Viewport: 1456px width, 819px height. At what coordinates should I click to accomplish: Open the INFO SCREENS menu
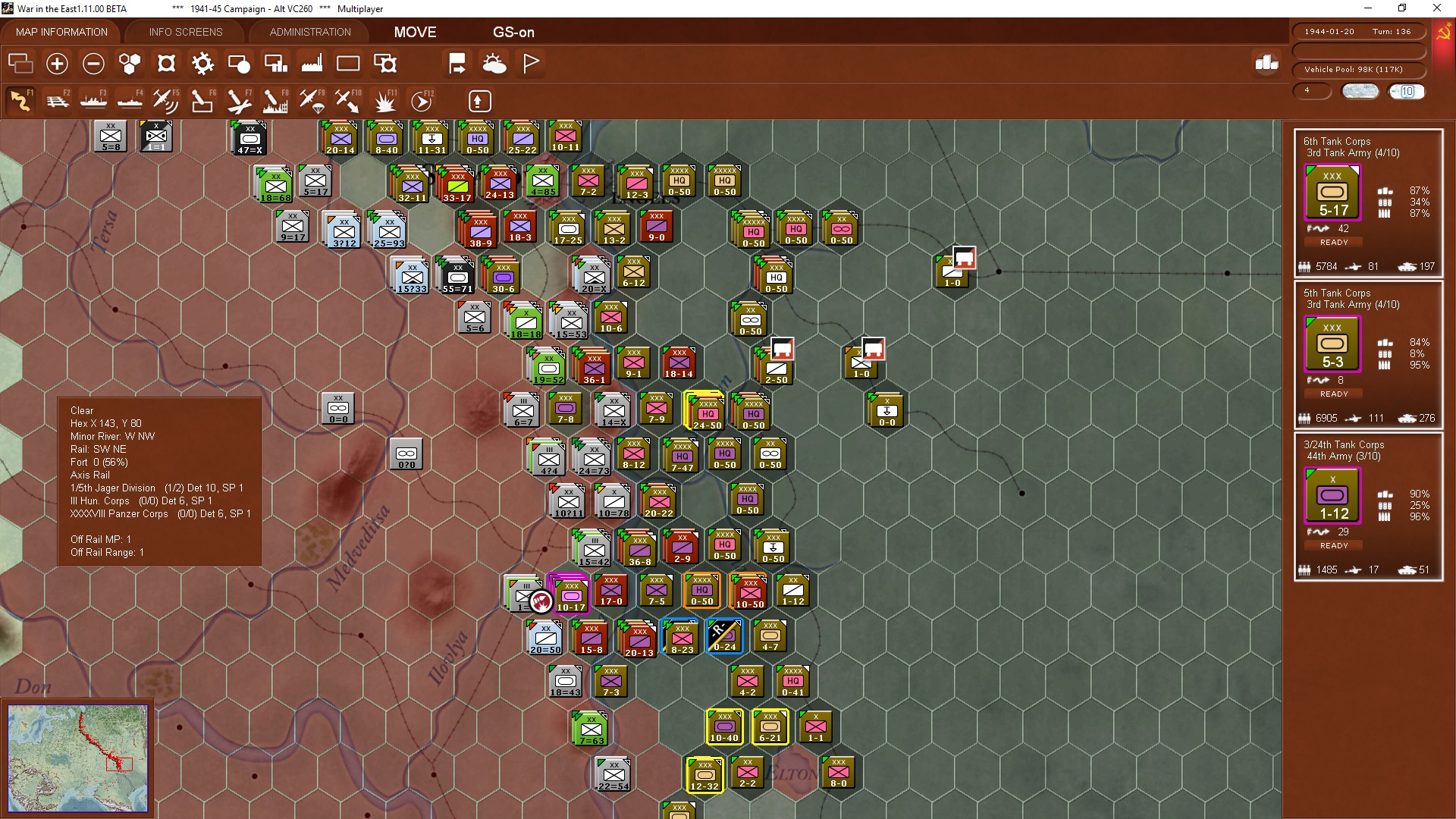click(185, 32)
